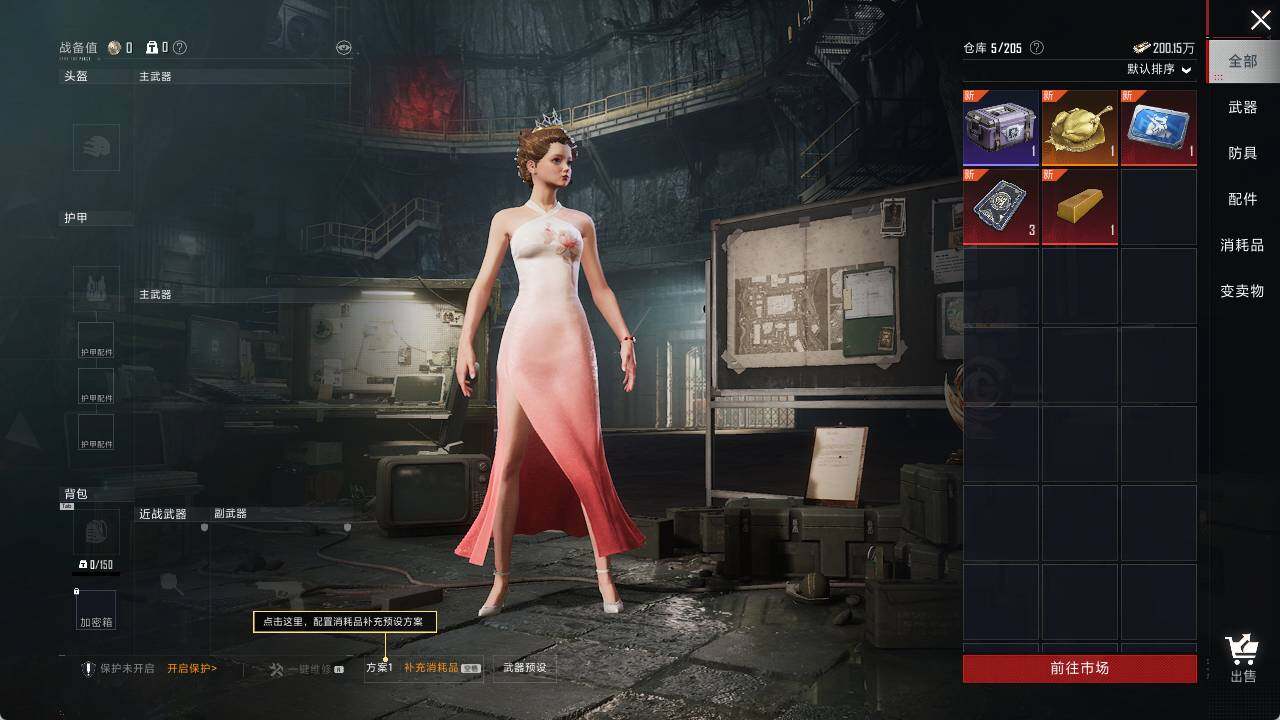This screenshot has width=1280, height=720.
Task: Choose the 补充消耗品 refill consumables option
Action: [x=432, y=668]
